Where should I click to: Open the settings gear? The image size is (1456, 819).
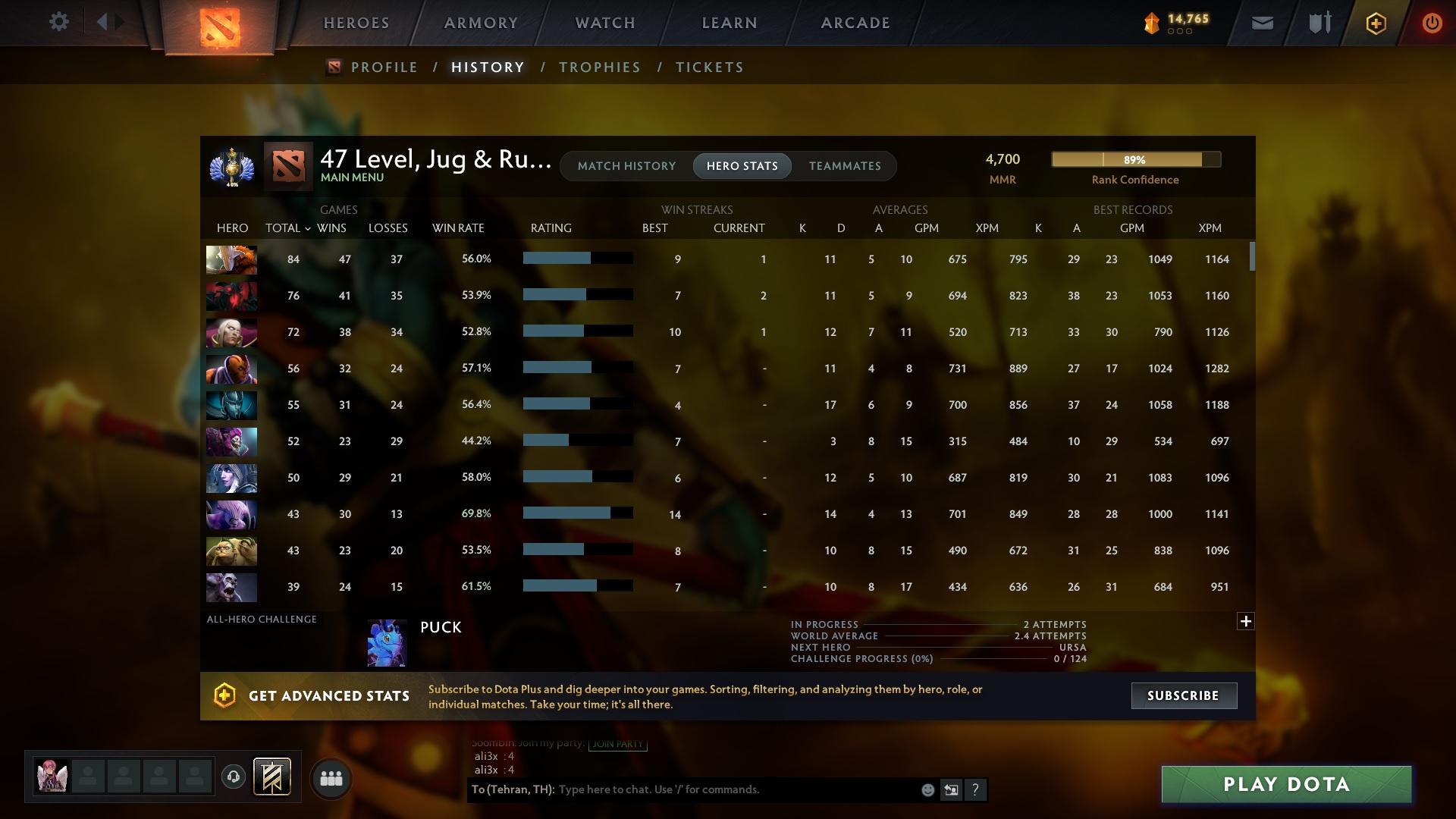(x=59, y=22)
